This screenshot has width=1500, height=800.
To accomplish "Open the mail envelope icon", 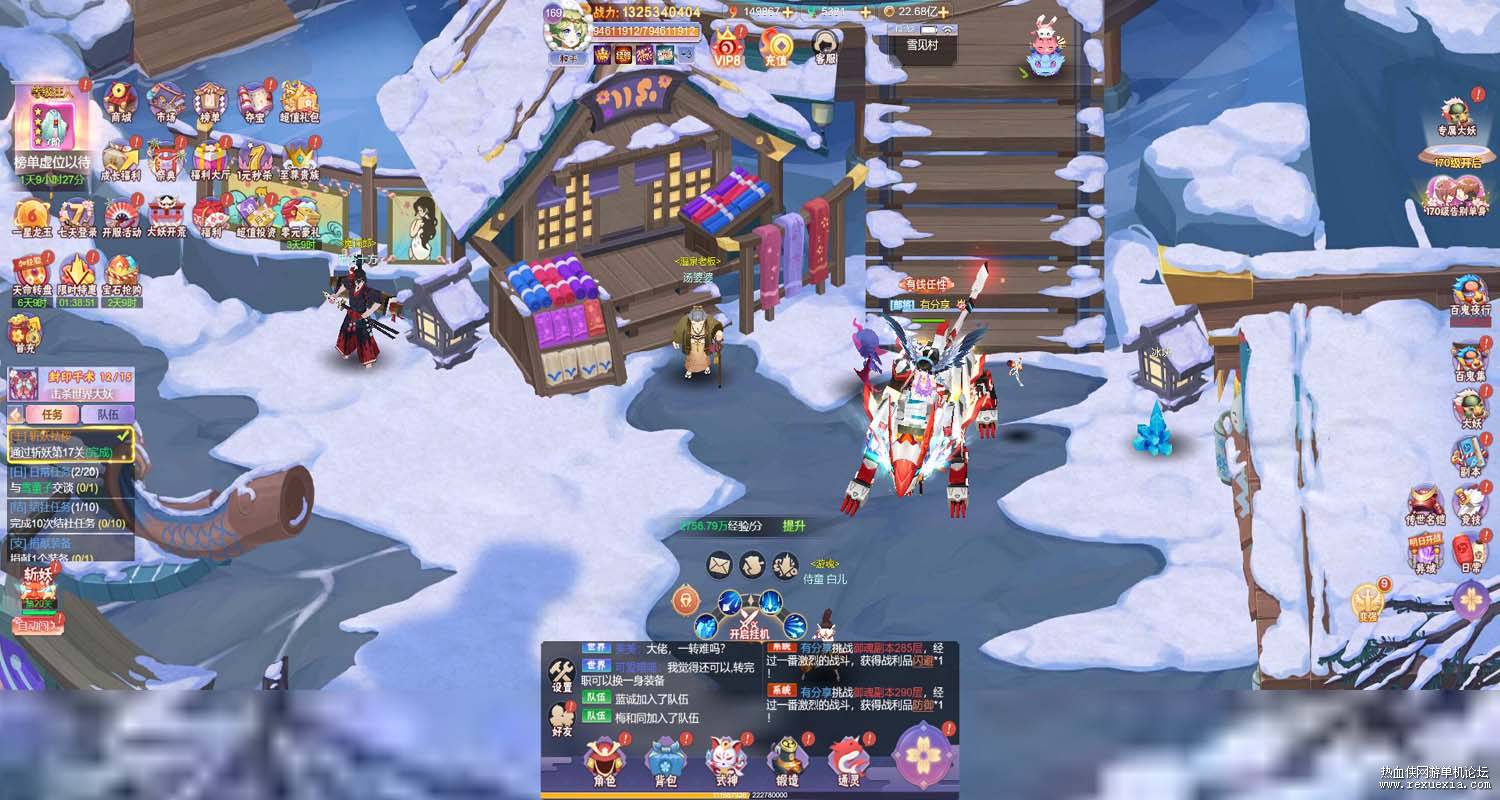I will (720, 565).
